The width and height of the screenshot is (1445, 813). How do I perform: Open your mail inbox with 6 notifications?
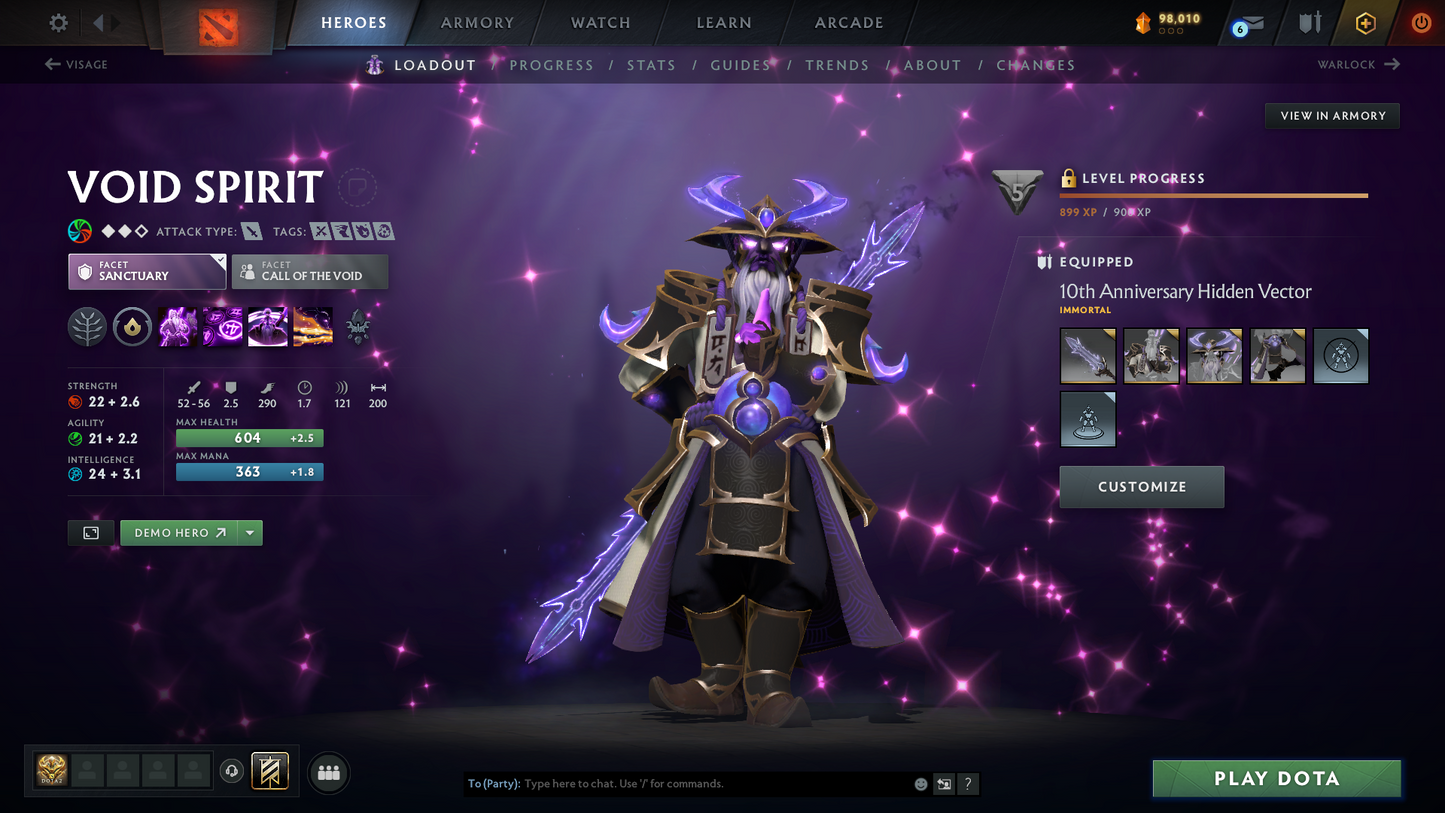click(1248, 22)
